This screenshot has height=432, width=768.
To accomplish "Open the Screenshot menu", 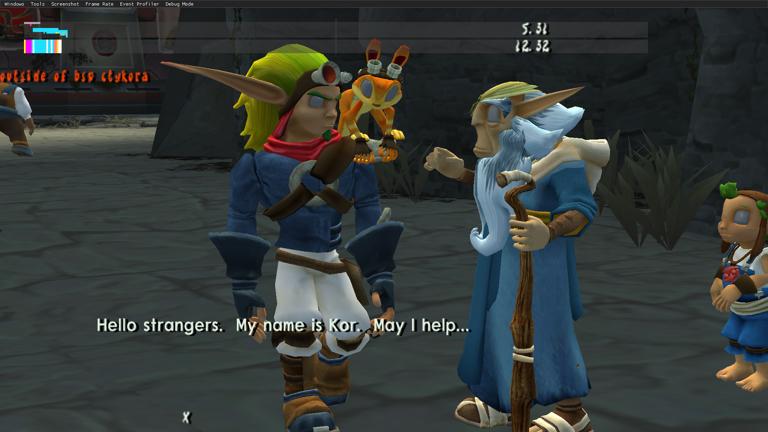I will [x=64, y=4].
